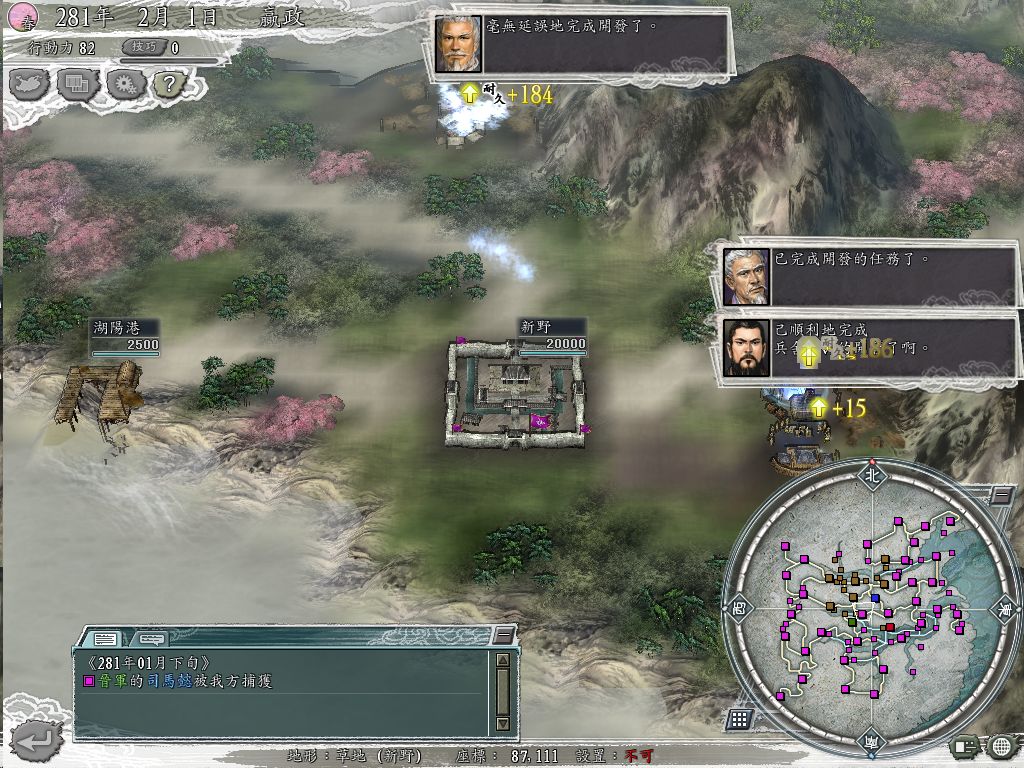Click the panel icon beside the globe
This screenshot has height=768, width=1024.
pos(966,746)
